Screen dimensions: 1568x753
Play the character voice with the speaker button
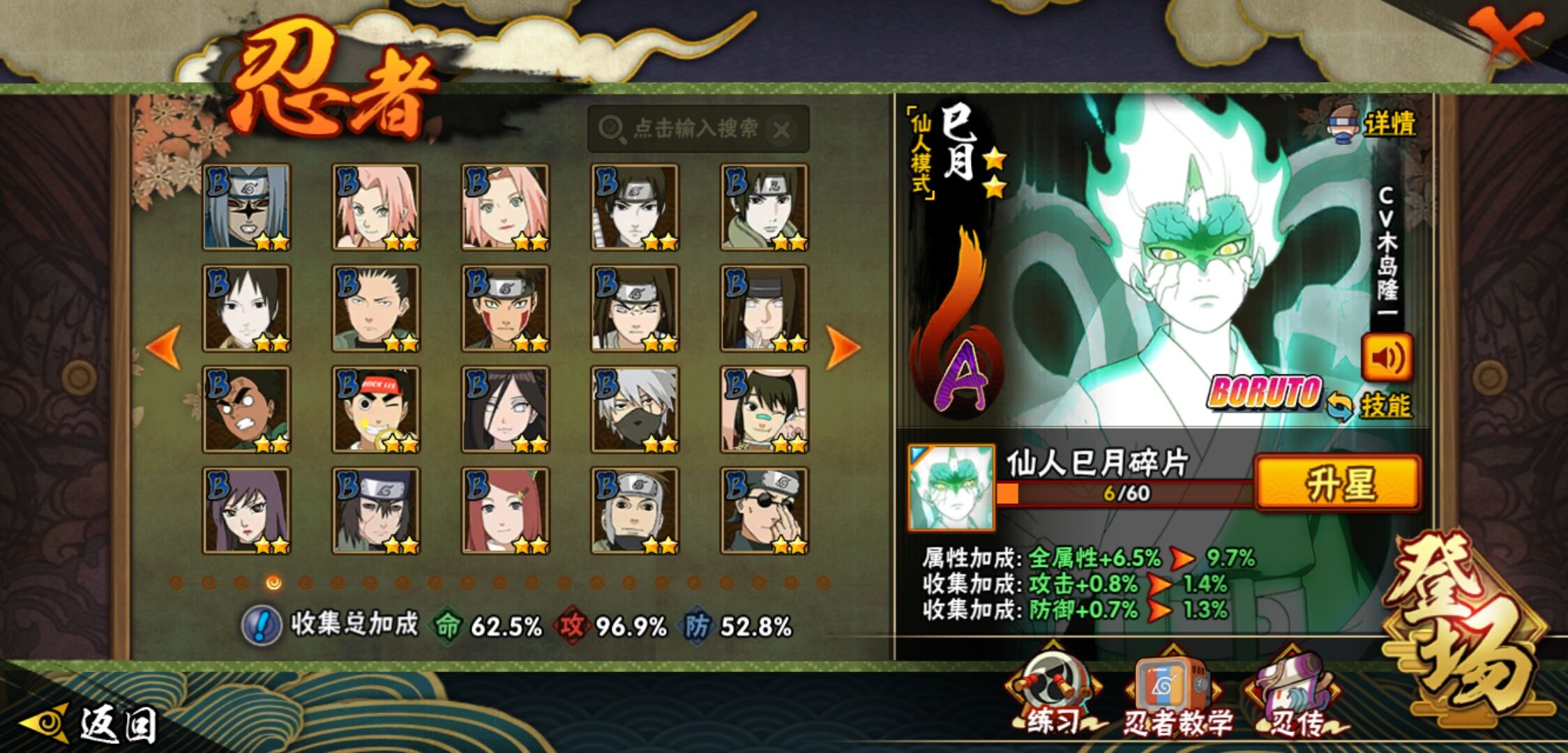(1387, 358)
